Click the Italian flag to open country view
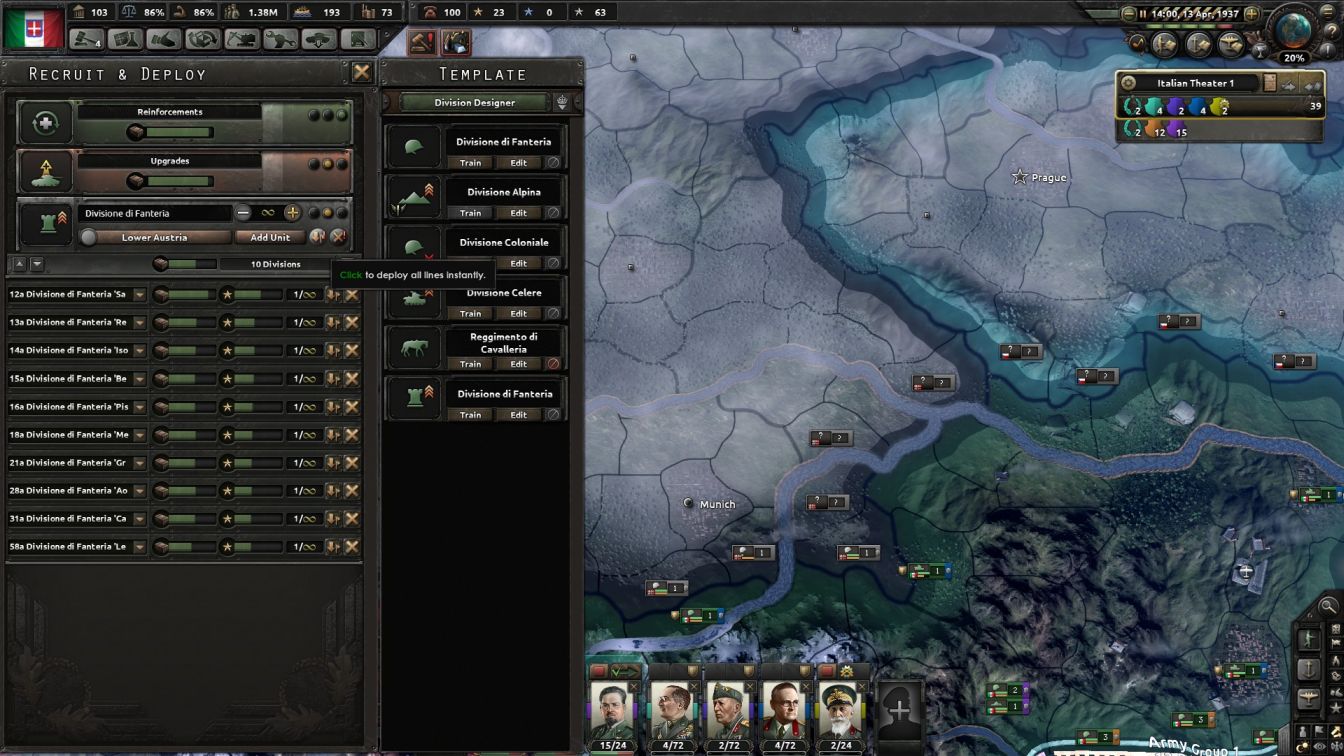Screen dimensions: 1344x756 pyautogui.click(x=30, y=25)
